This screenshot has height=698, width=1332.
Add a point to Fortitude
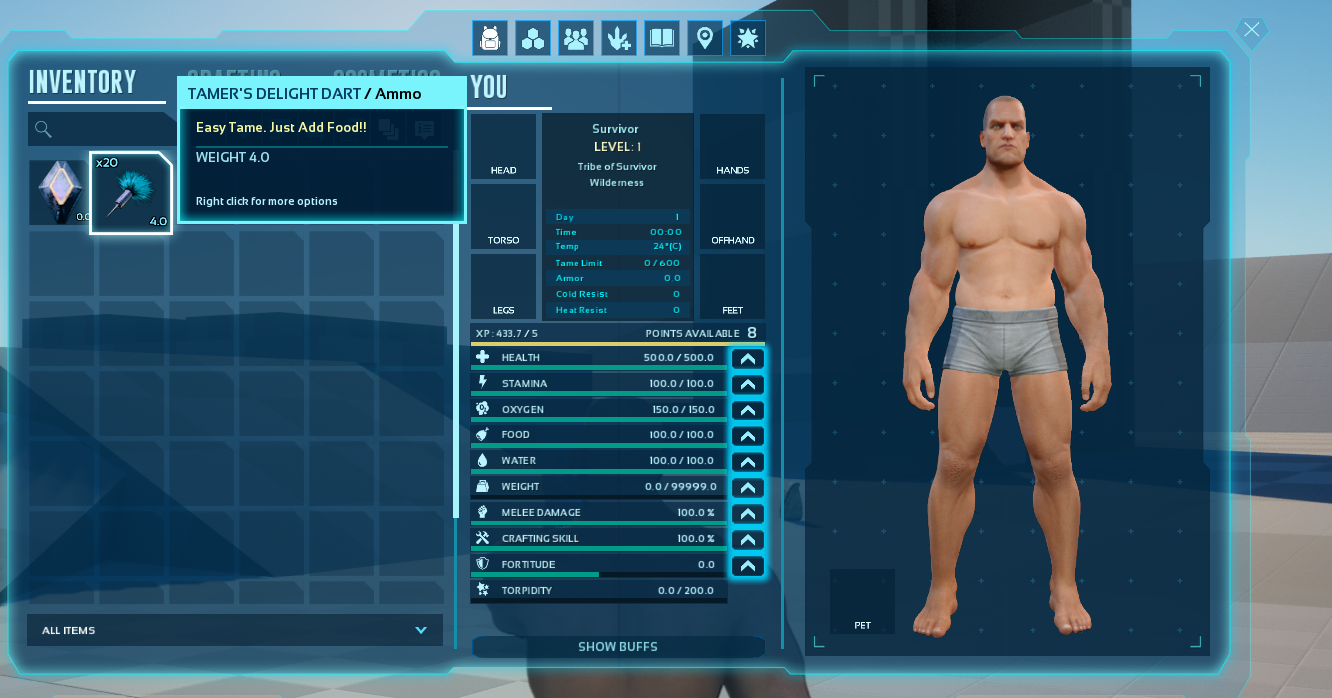748,566
